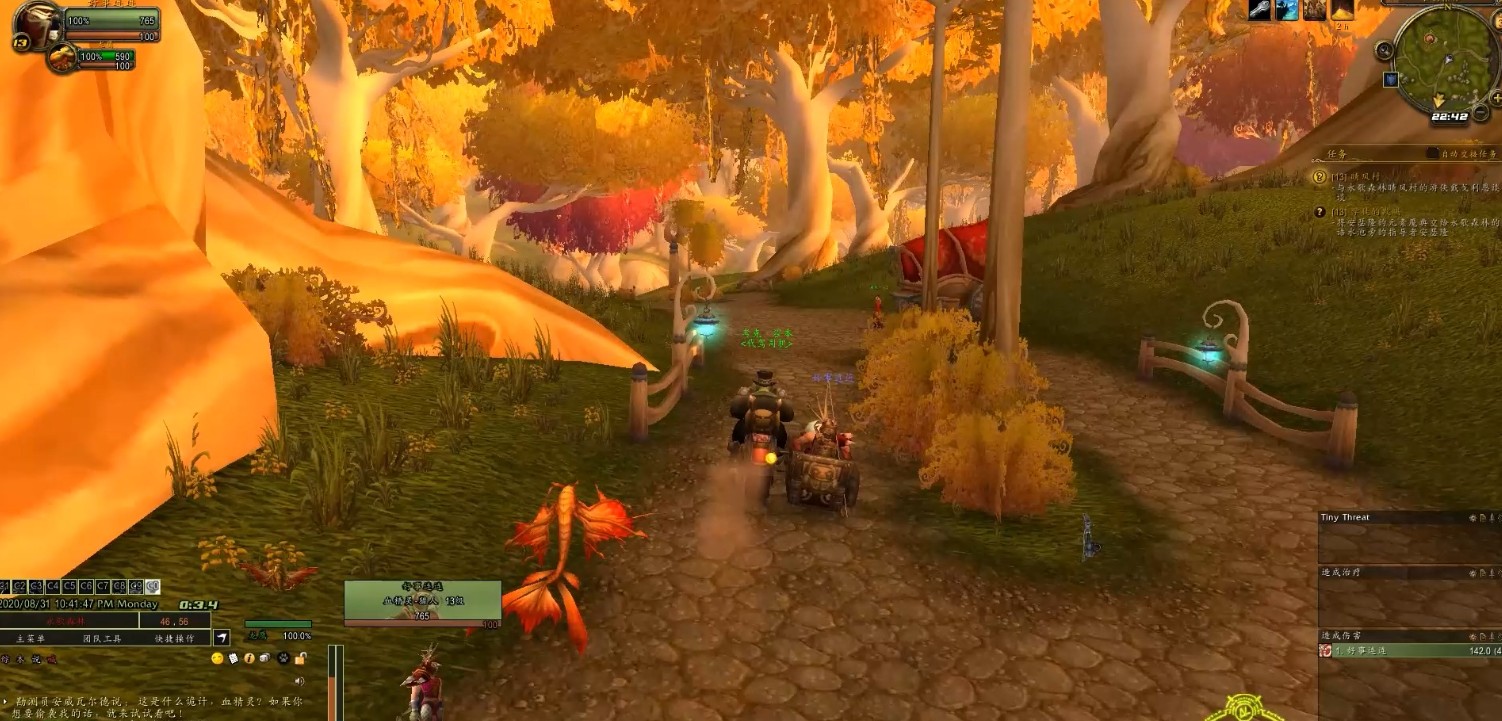Viewport: 1502px width, 721px height.
Task: Toggle the 自动交接任务 checkbox
Action: [1432, 154]
